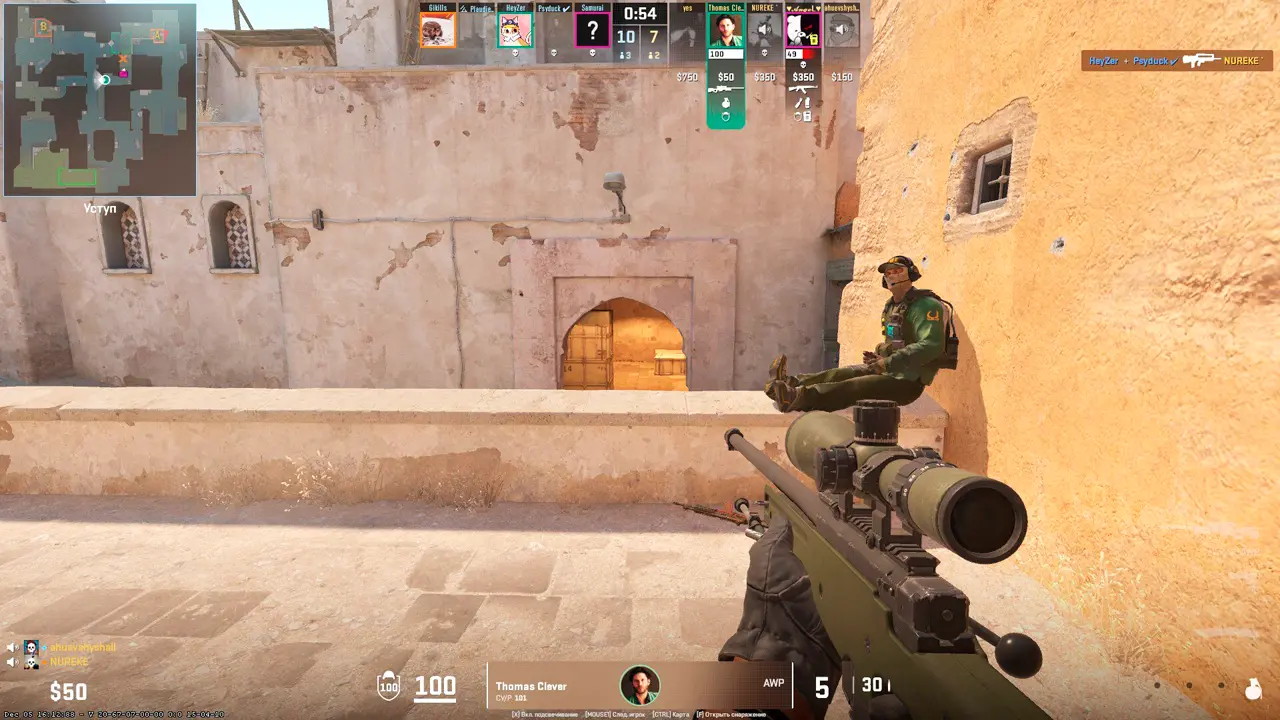Select Gikills' avatar in the scoreboard

437,30
